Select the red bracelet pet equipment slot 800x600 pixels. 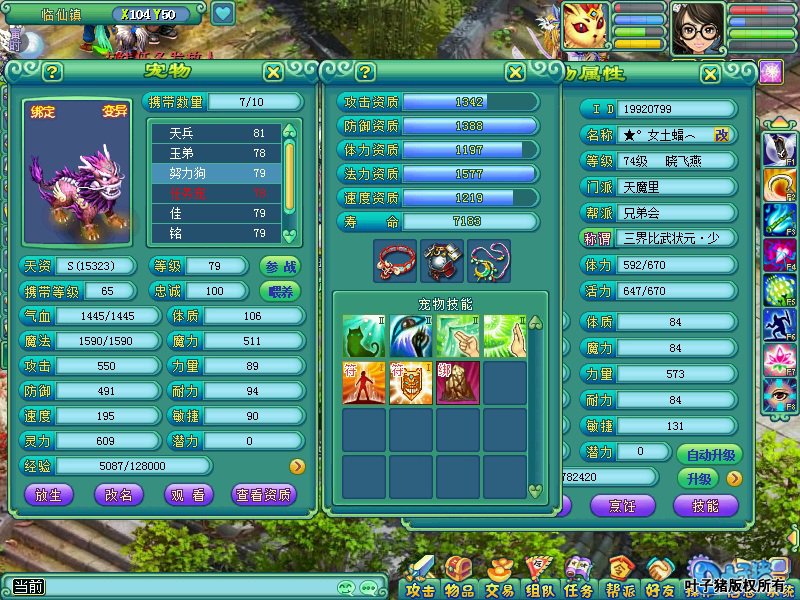pyautogui.click(x=394, y=260)
